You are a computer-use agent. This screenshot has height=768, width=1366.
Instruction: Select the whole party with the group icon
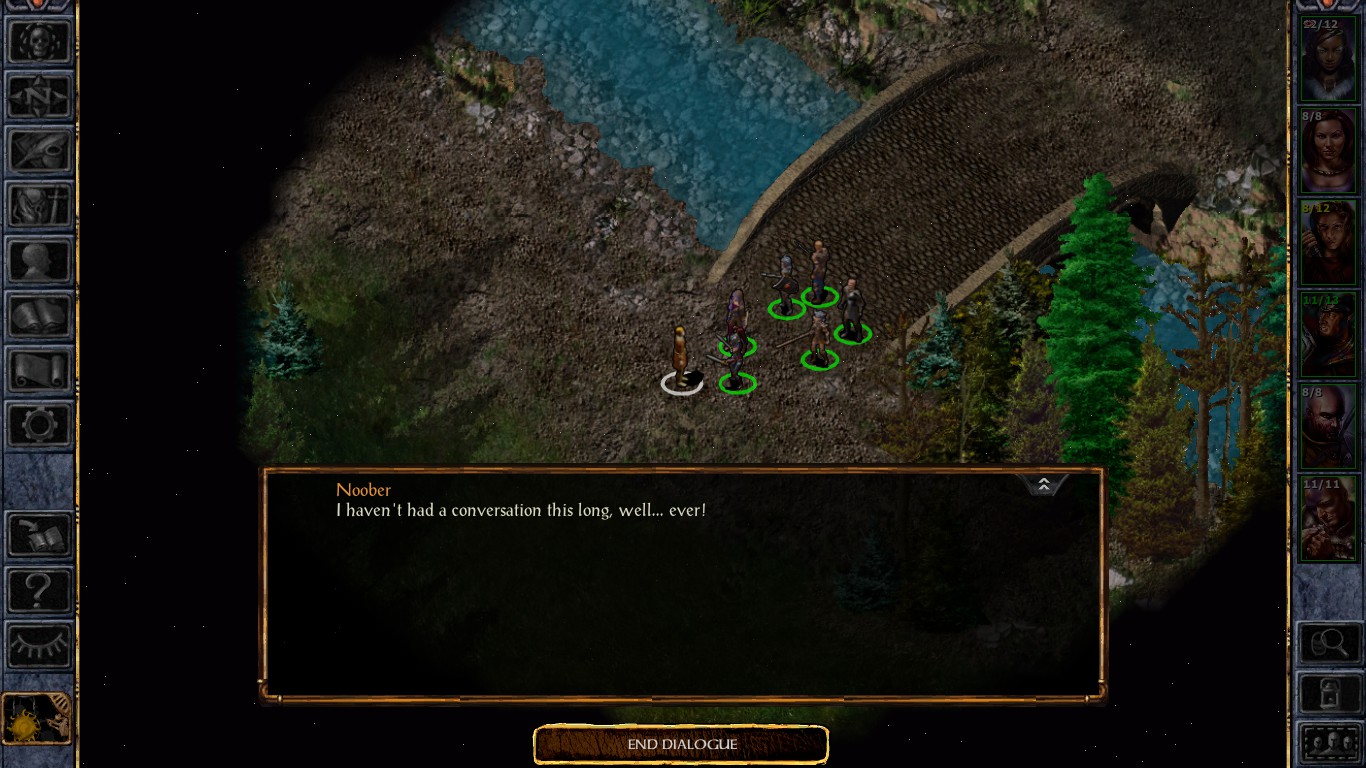1328,743
